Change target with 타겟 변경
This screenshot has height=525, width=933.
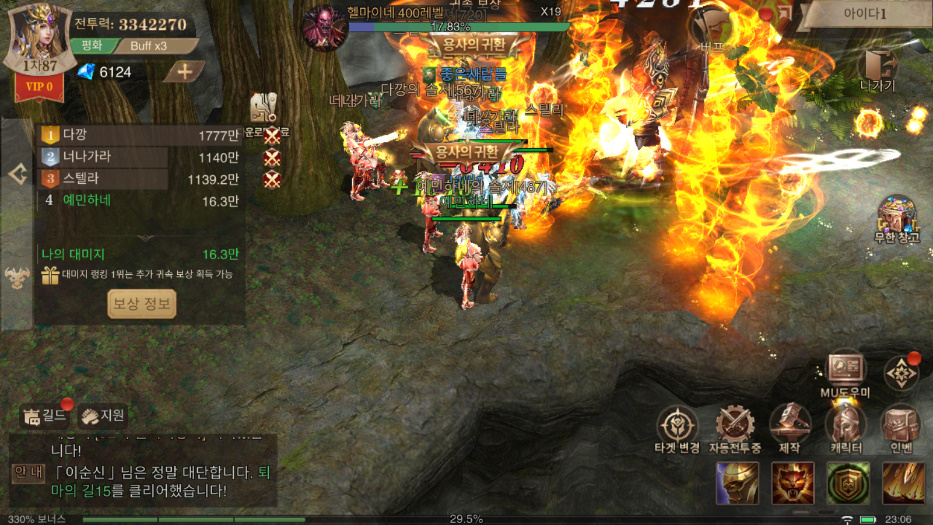coord(677,429)
